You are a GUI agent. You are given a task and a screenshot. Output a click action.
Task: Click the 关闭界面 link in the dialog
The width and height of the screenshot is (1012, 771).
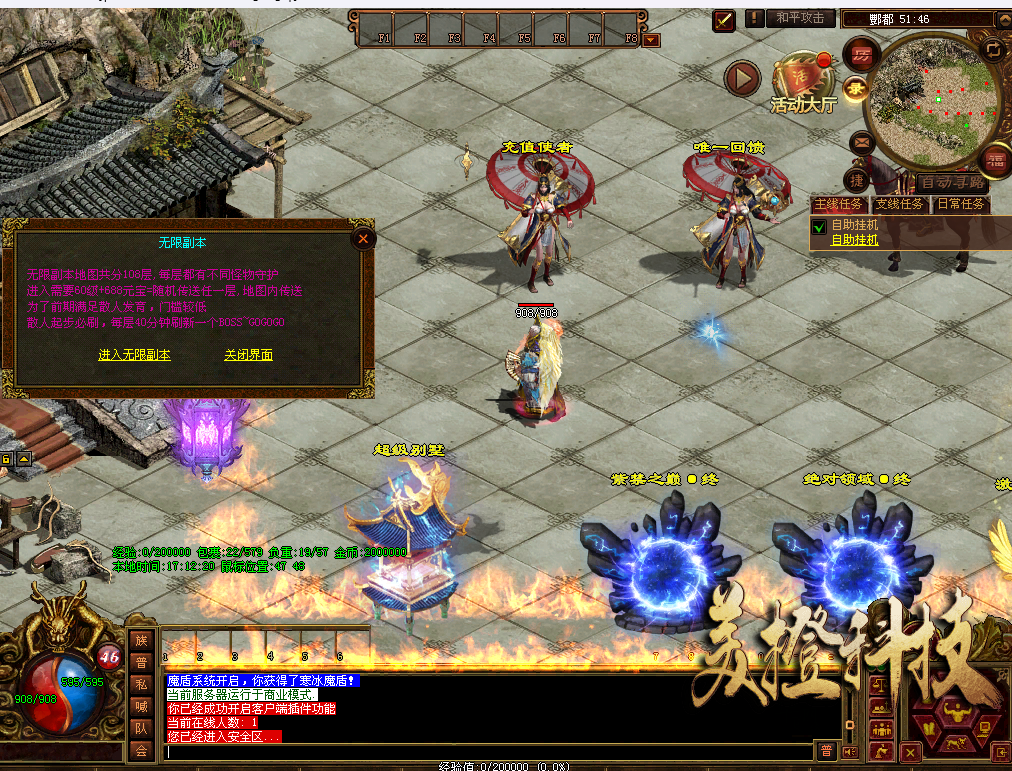click(x=248, y=355)
